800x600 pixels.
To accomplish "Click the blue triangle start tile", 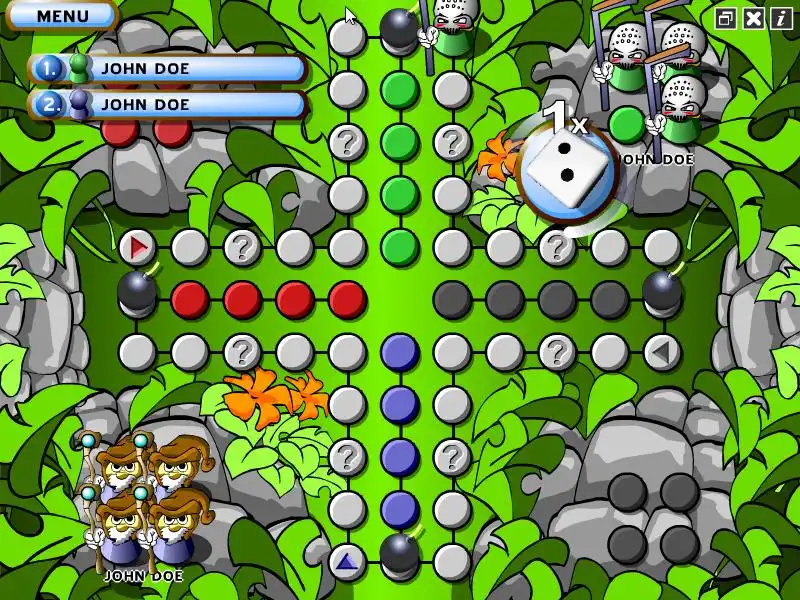I will coord(347,561).
